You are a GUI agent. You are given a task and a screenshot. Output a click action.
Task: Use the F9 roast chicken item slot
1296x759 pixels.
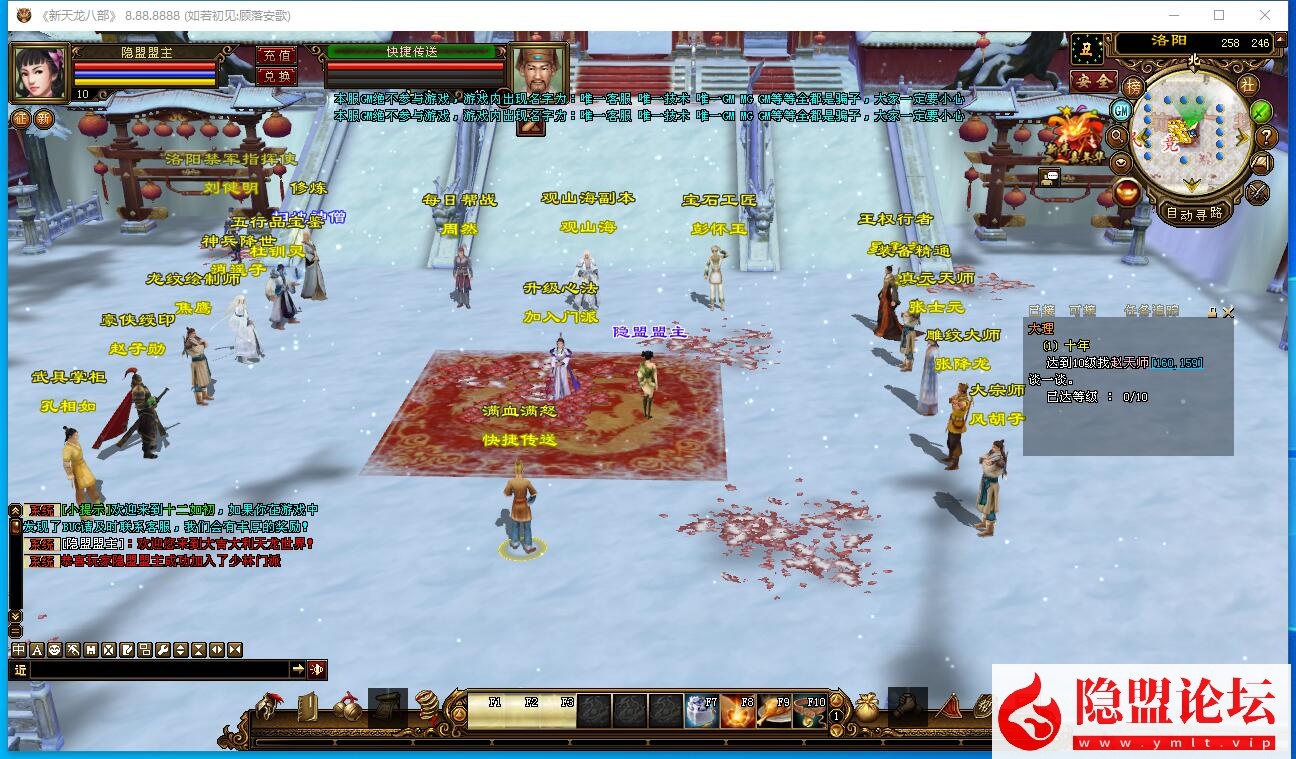pyautogui.click(x=773, y=710)
